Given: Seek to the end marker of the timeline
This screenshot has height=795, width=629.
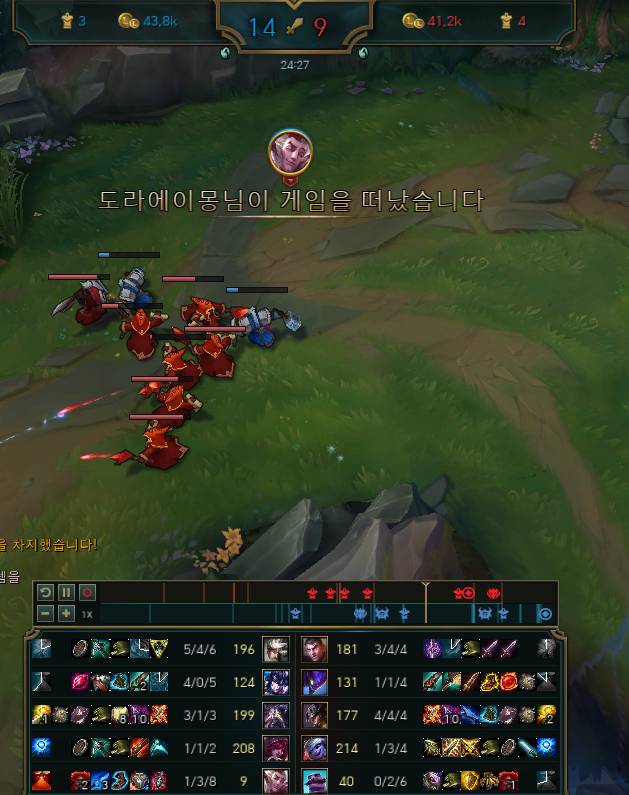Looking at the screenshot, I should 545,613.
